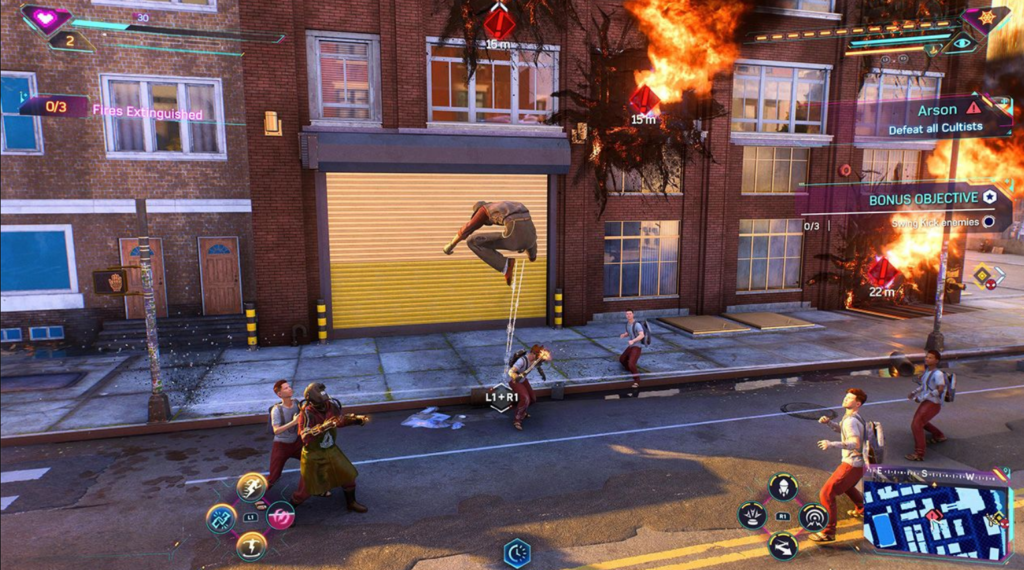Select the burst-on-pedestal gadget icon
1024x570 pixels.
coord(752,516)
